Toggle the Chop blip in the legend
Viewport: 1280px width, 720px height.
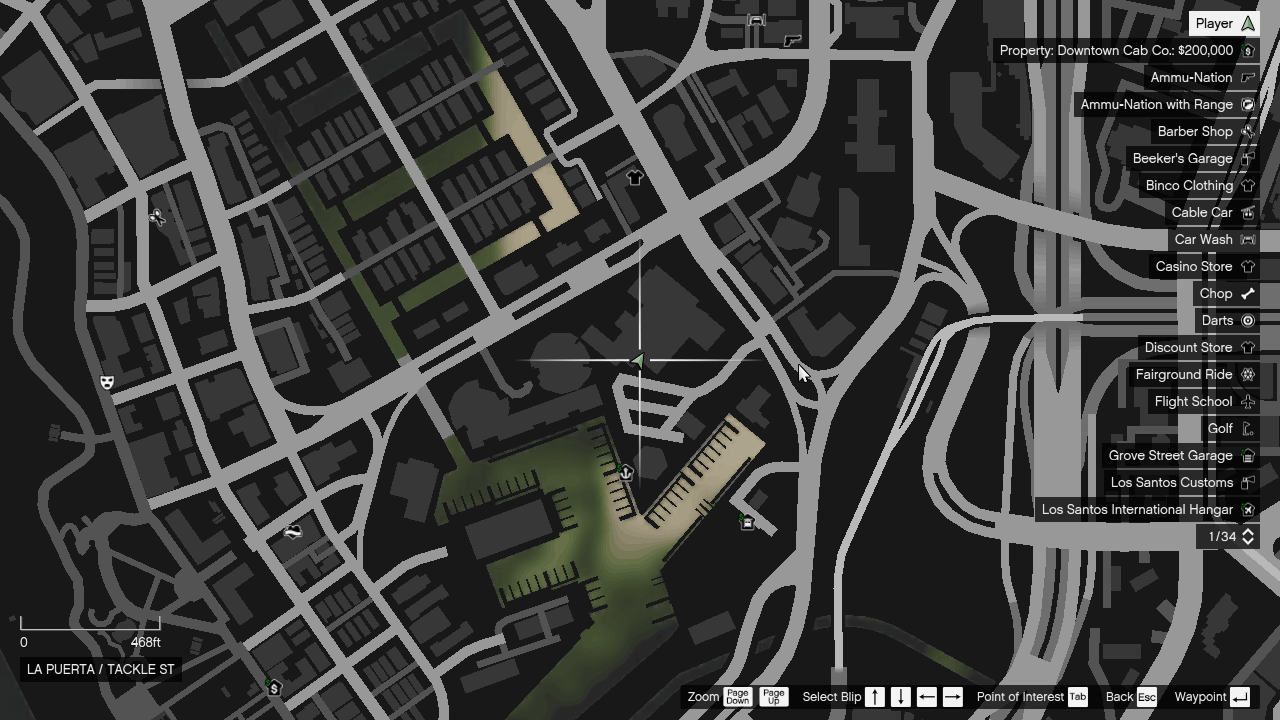(x=1225, y=293)
